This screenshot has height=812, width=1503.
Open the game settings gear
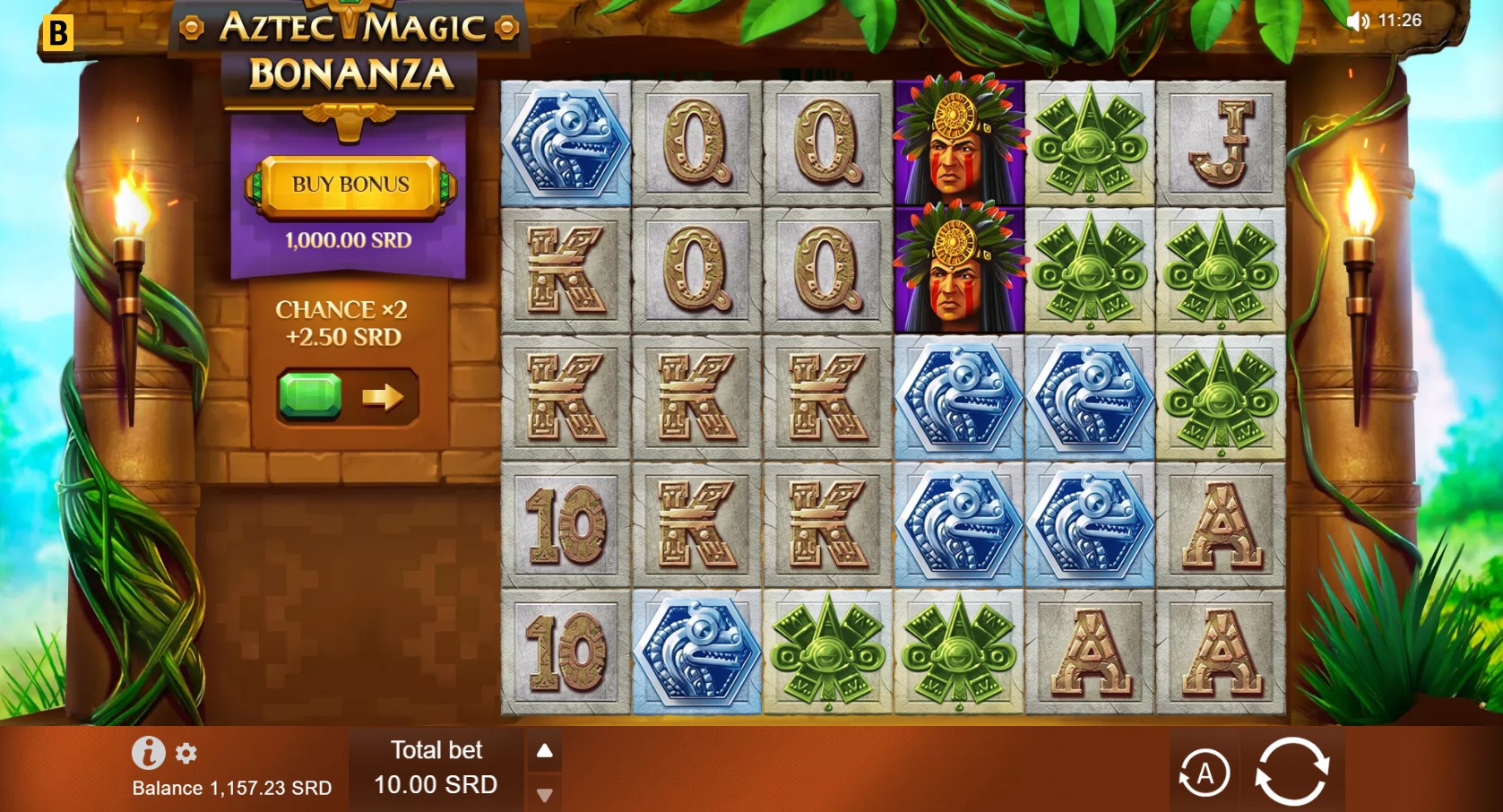pos(186,754)
